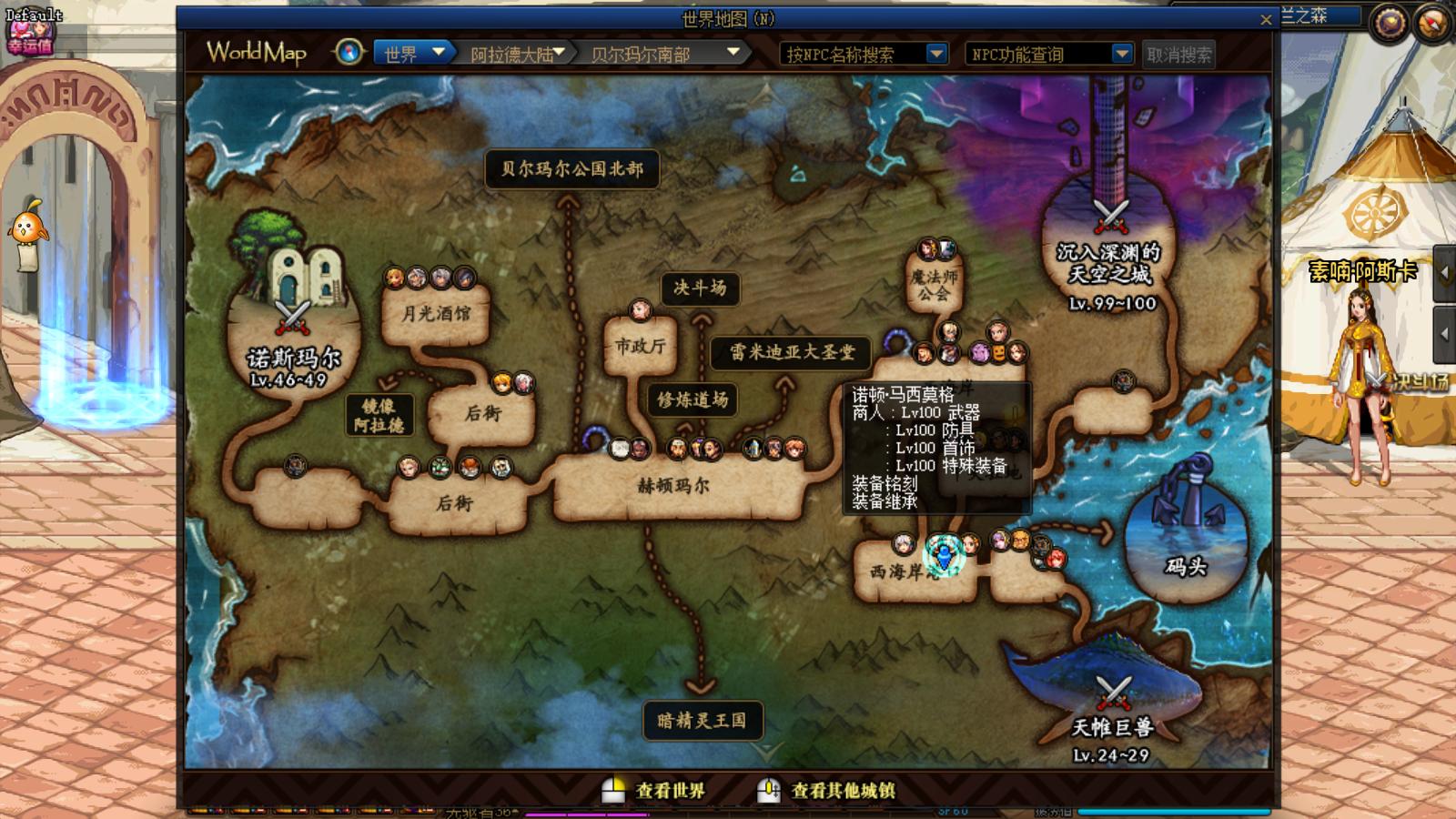Click the 取消搜索 button
The width and height of the screenshot is (1456, 819).
pos(1180,55)
